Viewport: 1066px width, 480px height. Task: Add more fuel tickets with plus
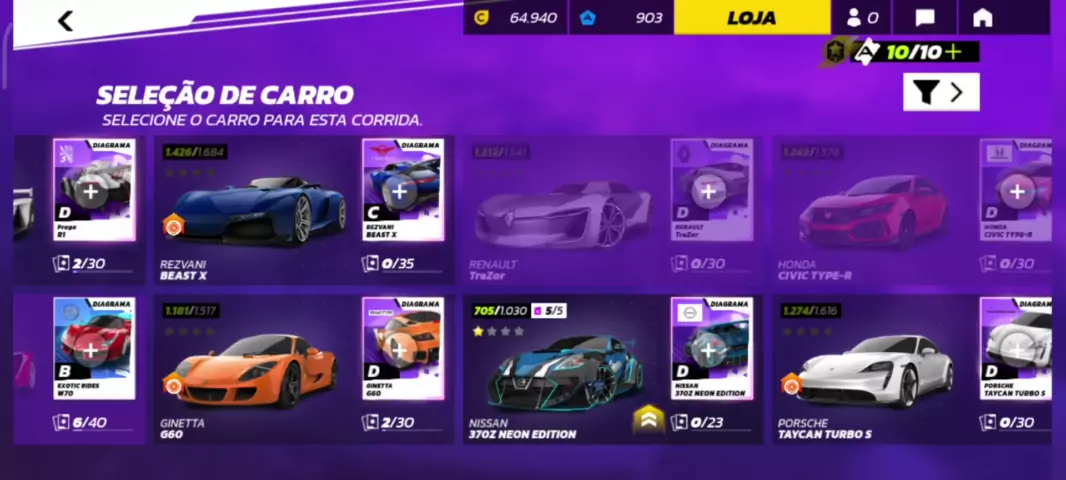(953, 52)
